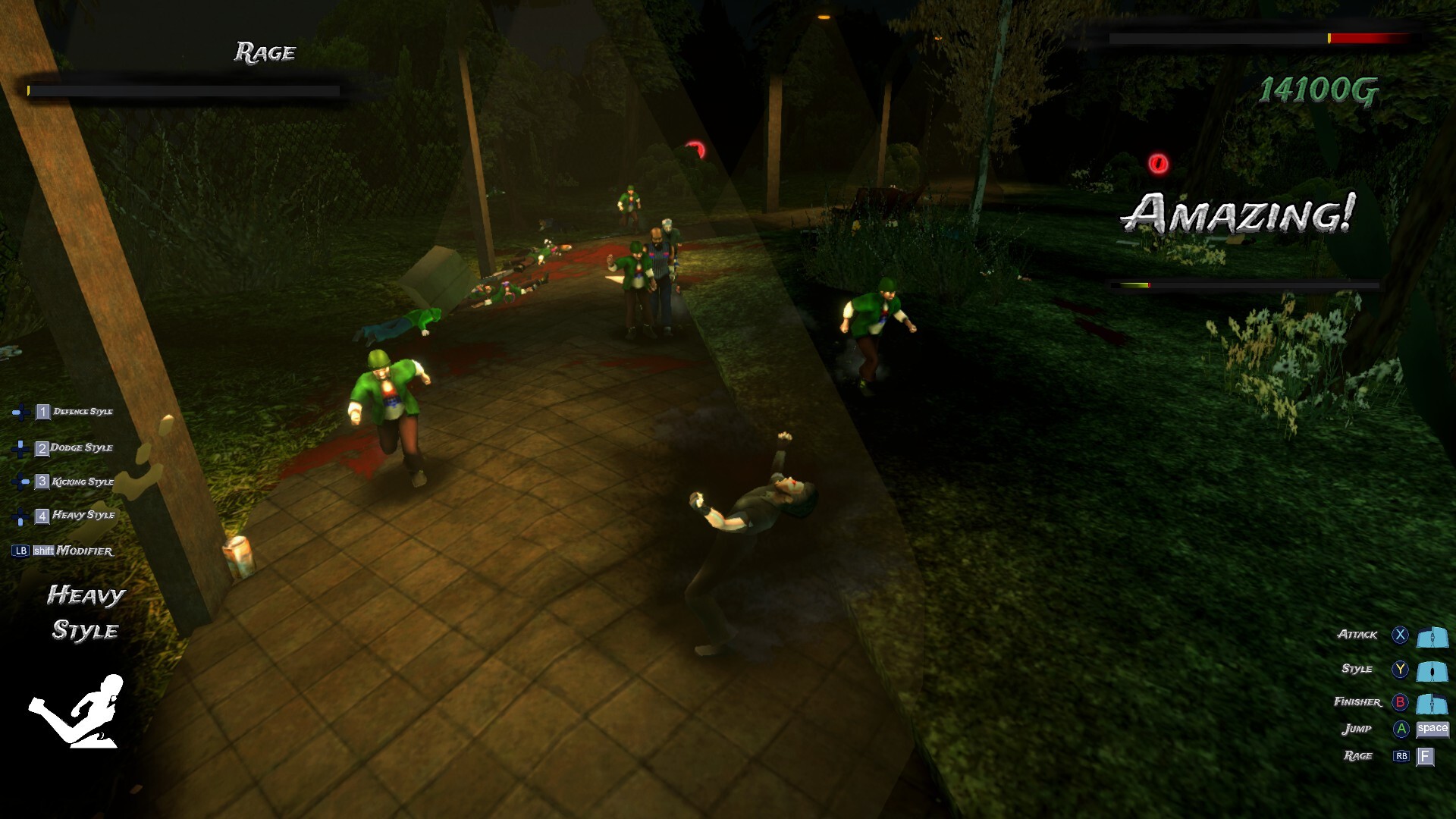
Task: Click the F key icon next to Rage
Action: (x=1426, y=756)
